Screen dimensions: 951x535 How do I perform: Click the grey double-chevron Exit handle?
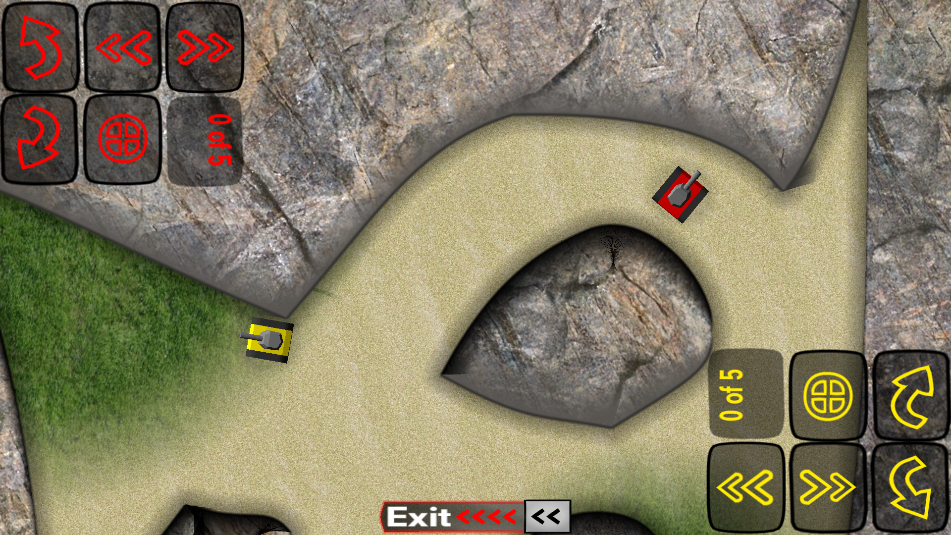[x=547, y=517]
